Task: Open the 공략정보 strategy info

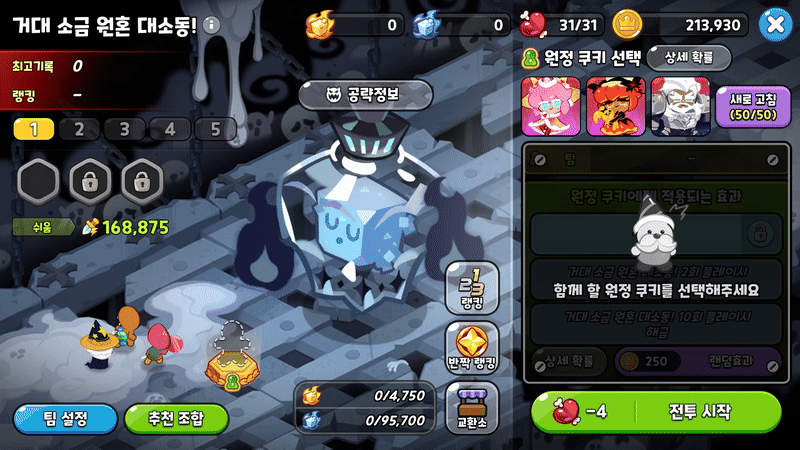Action: click(365, 95)
